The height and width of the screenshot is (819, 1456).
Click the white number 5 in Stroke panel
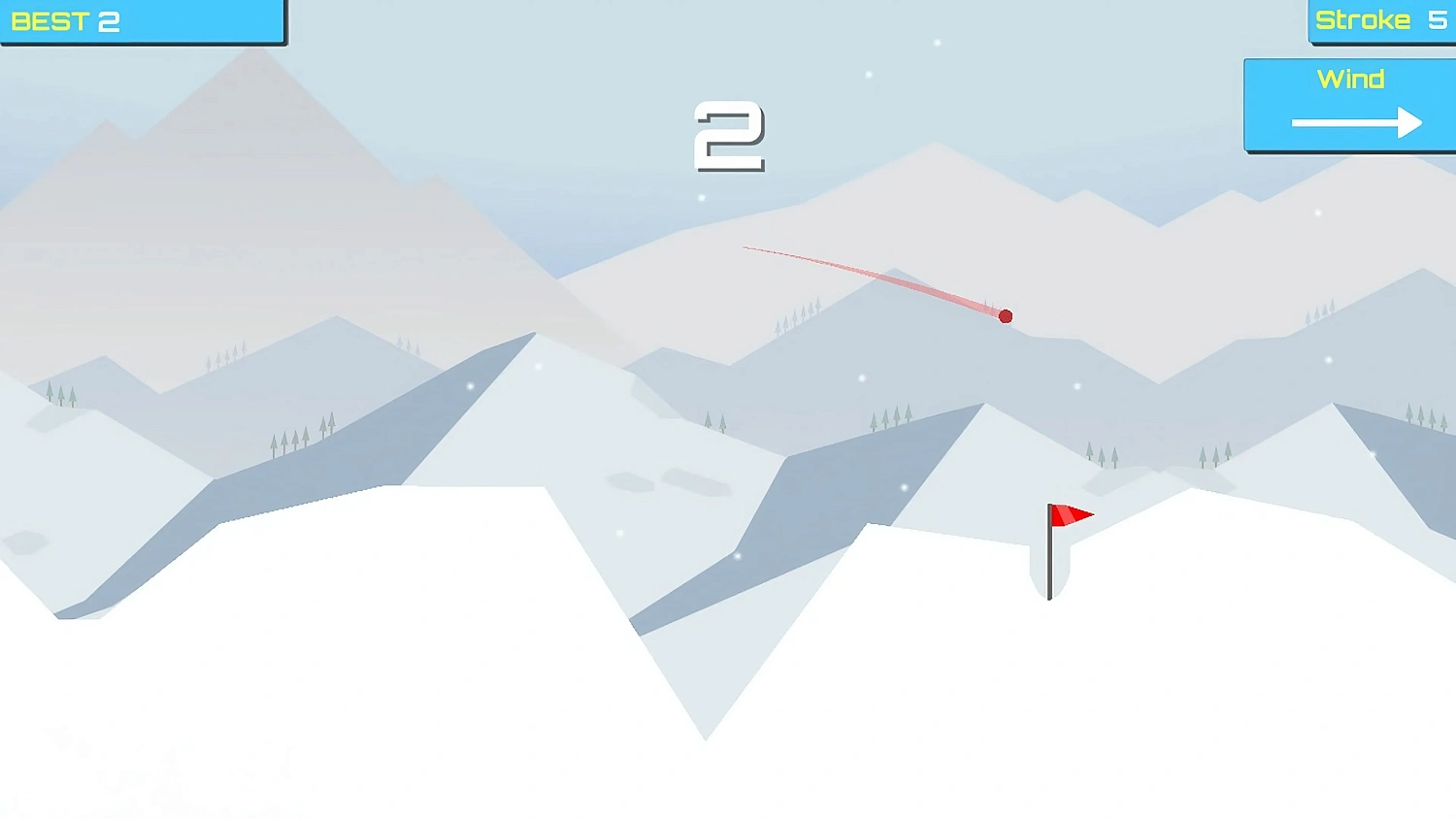click(1438, 19)
